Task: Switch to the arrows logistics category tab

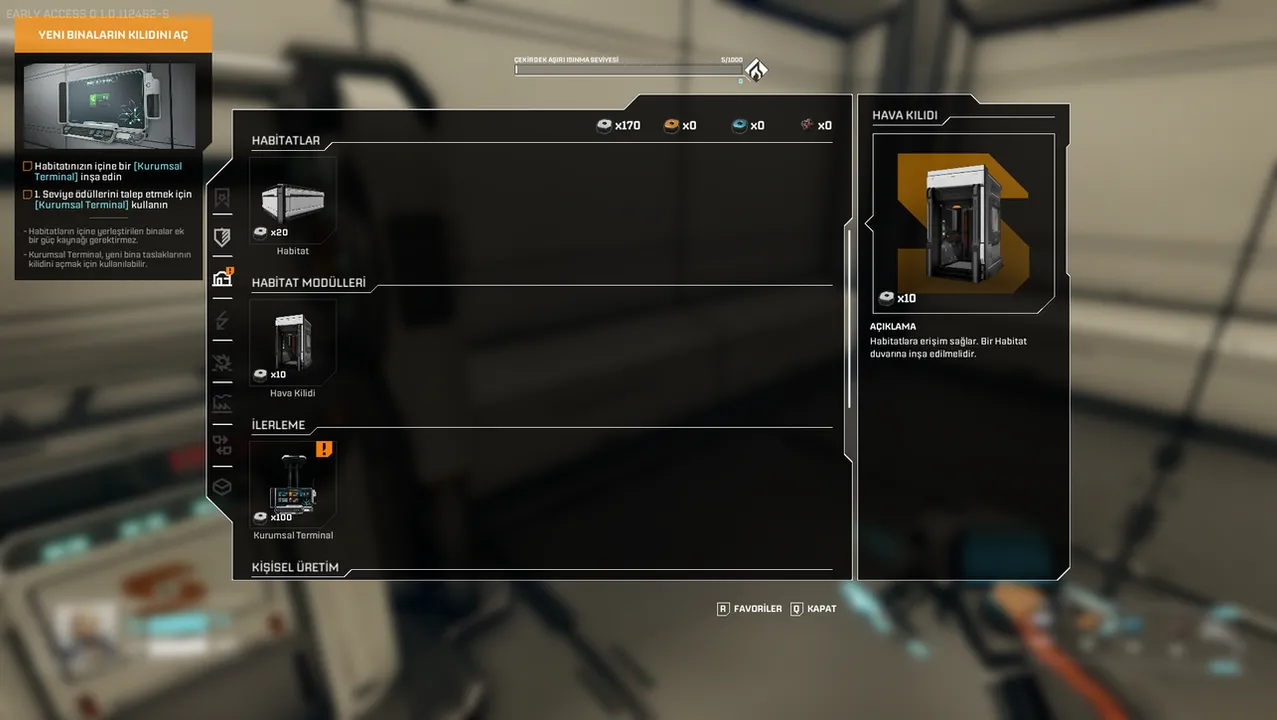Action: pos(222,446)
